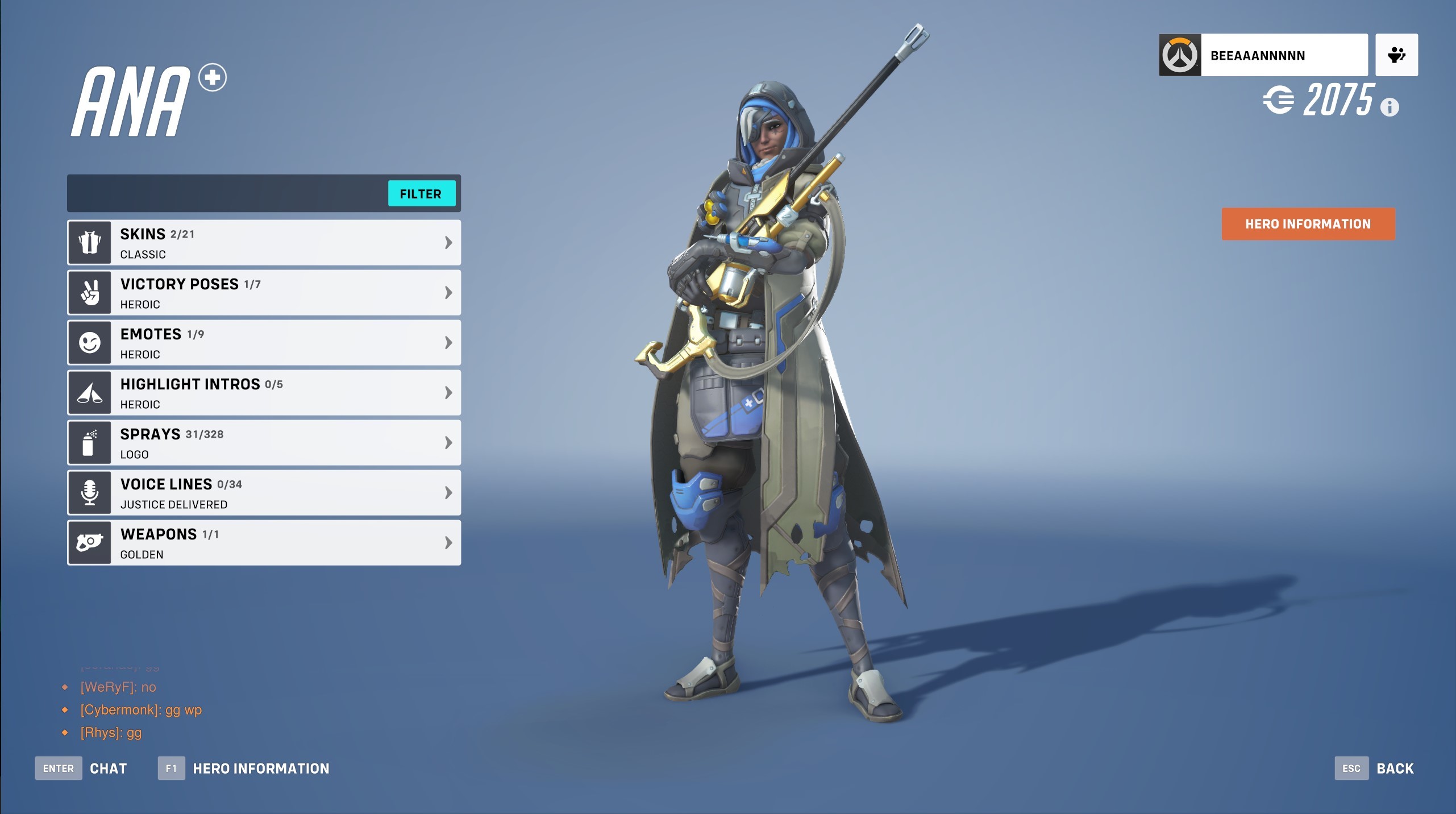Click the Filter button
Viewport: 1456px width, 814px height.
tap(422, 194)
